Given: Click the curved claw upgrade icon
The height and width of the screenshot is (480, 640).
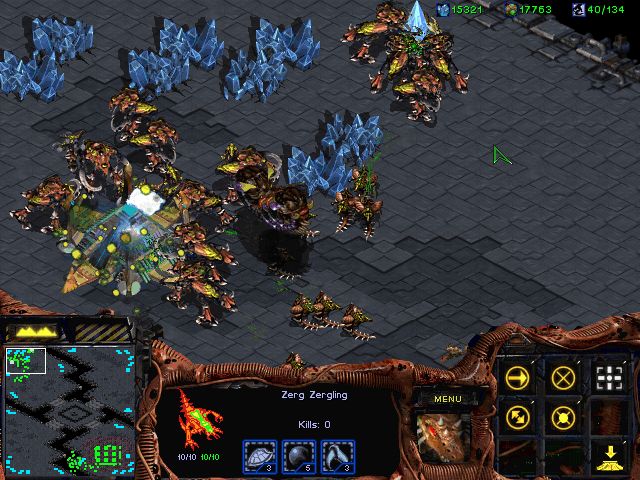Looking at the screenshot, I should click(x=338, y=455).
